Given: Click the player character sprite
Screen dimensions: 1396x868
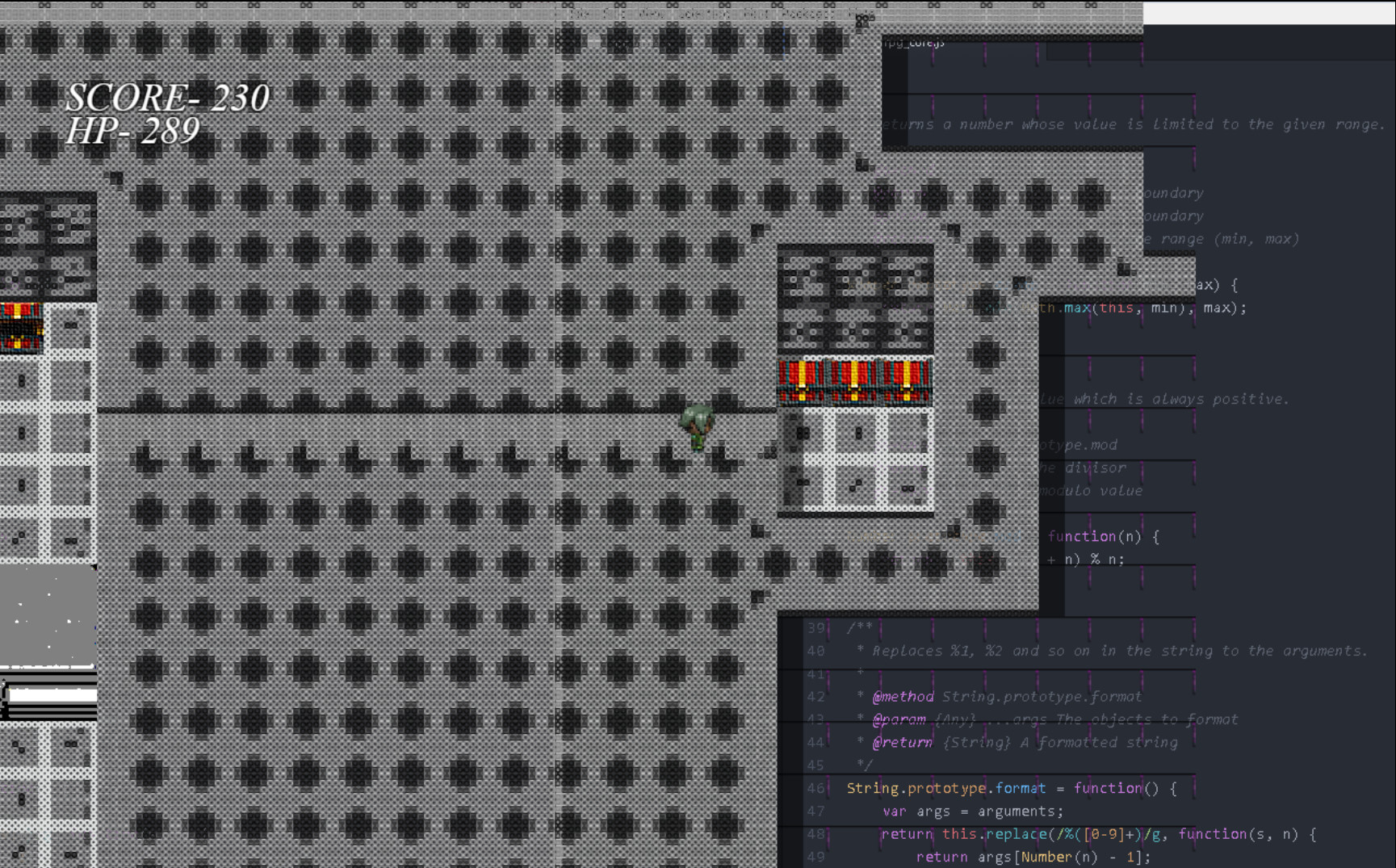Looking at the screenshot, I should coord(698,424).
